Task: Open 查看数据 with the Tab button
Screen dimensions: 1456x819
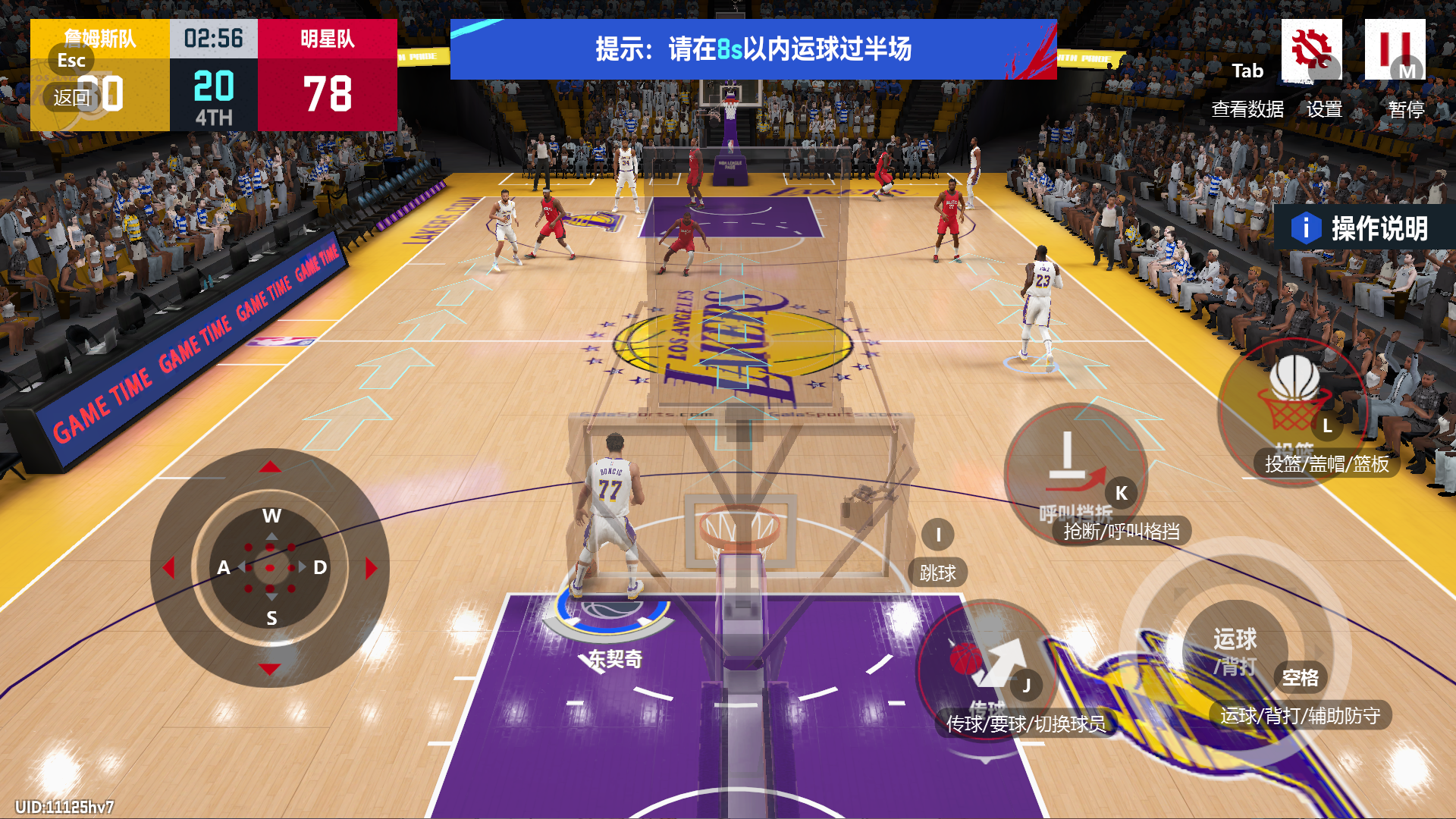Action: click(x=1247, y=71)
